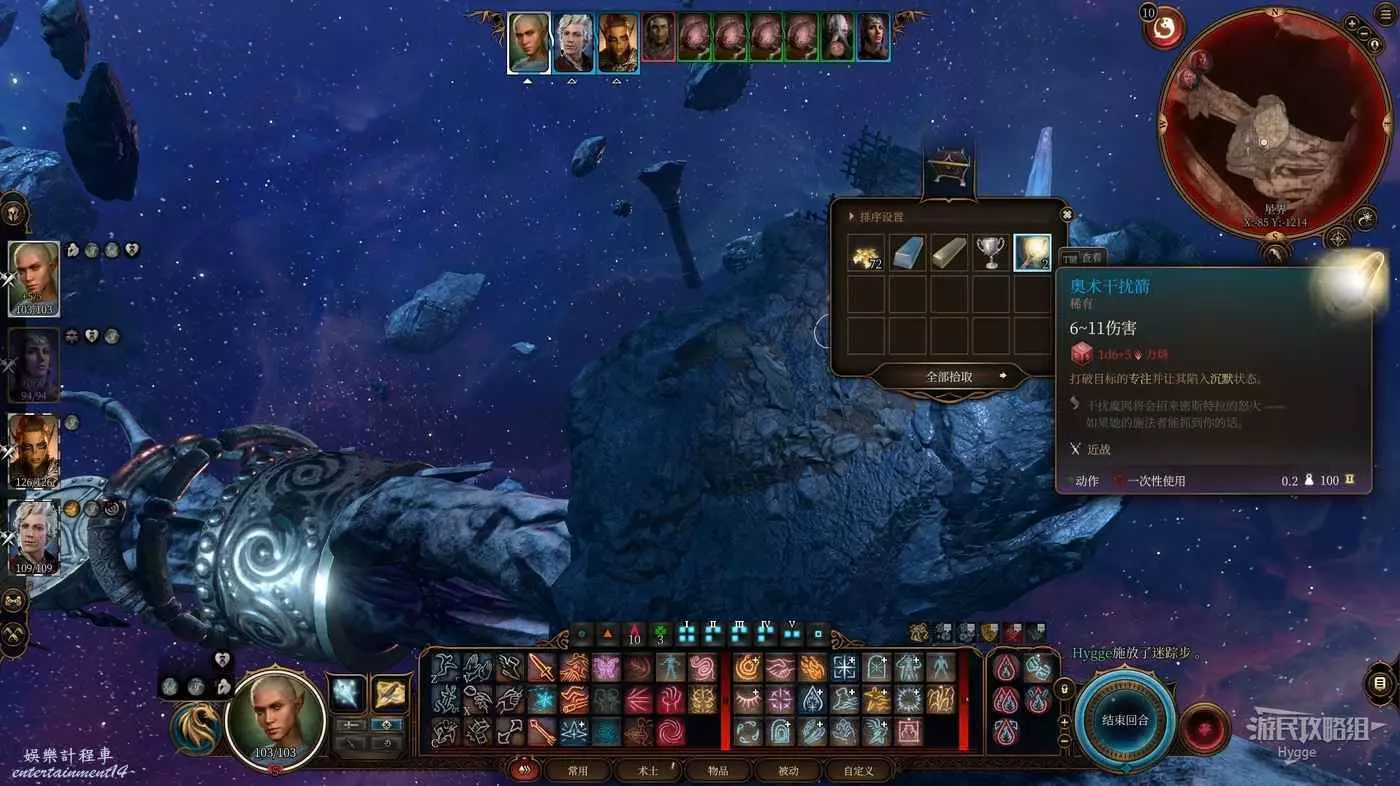
Task: End the turn with 结束回合 button
Action: 1125,720
